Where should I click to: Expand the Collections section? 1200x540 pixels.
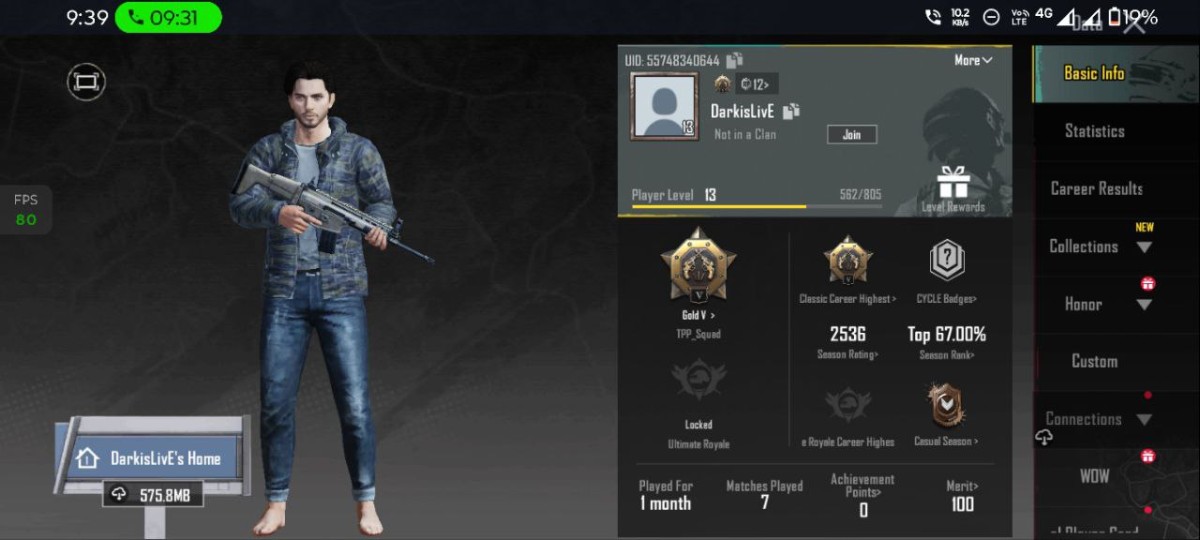point(1096,246)
